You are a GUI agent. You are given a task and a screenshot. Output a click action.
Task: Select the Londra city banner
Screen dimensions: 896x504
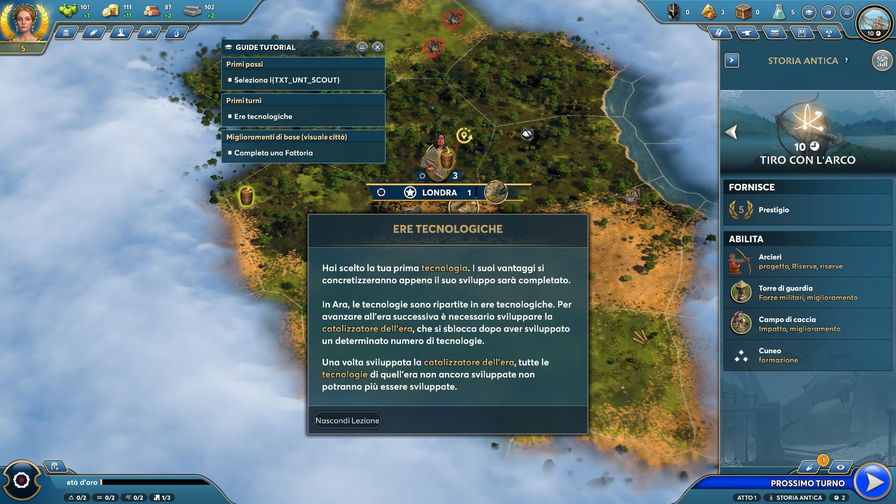438,192
